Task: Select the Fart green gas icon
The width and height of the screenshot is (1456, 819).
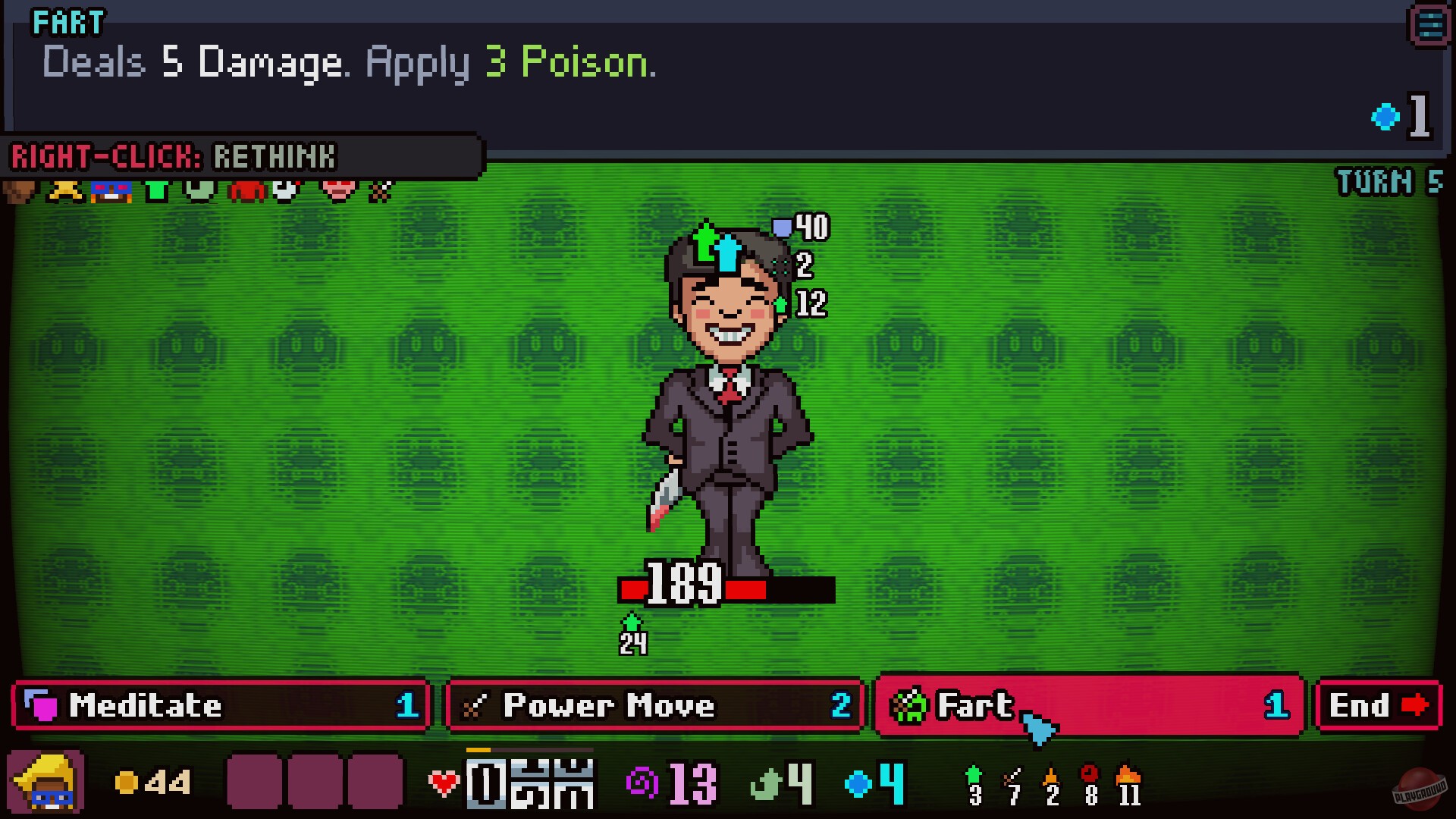Action: click(x=908, y=706)
